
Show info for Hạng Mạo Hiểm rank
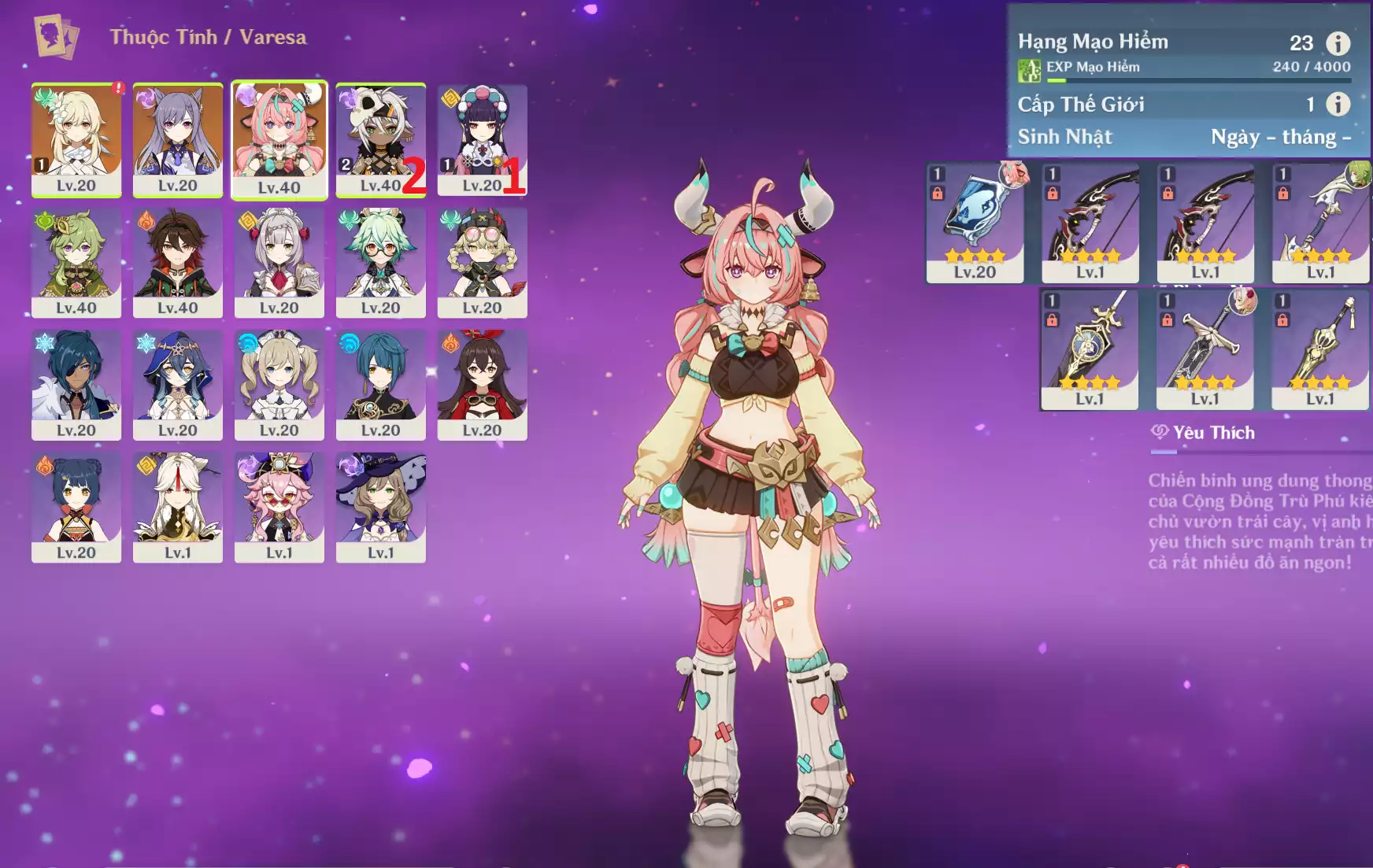point(1338,43)
